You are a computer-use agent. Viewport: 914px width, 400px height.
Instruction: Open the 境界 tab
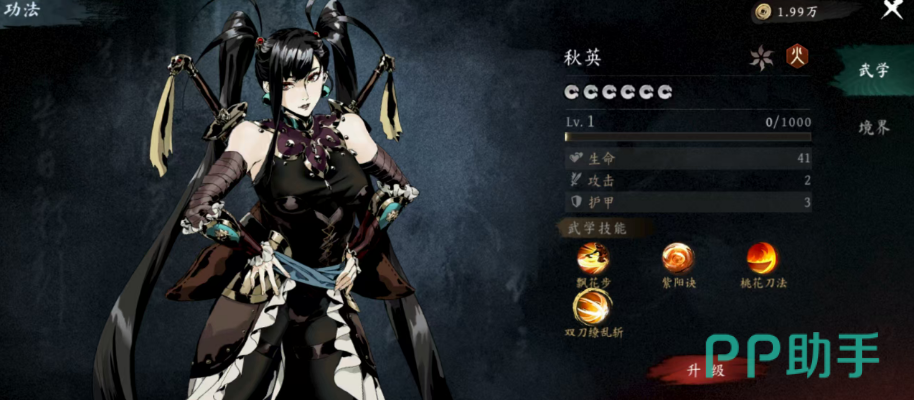tap(873, 128)
